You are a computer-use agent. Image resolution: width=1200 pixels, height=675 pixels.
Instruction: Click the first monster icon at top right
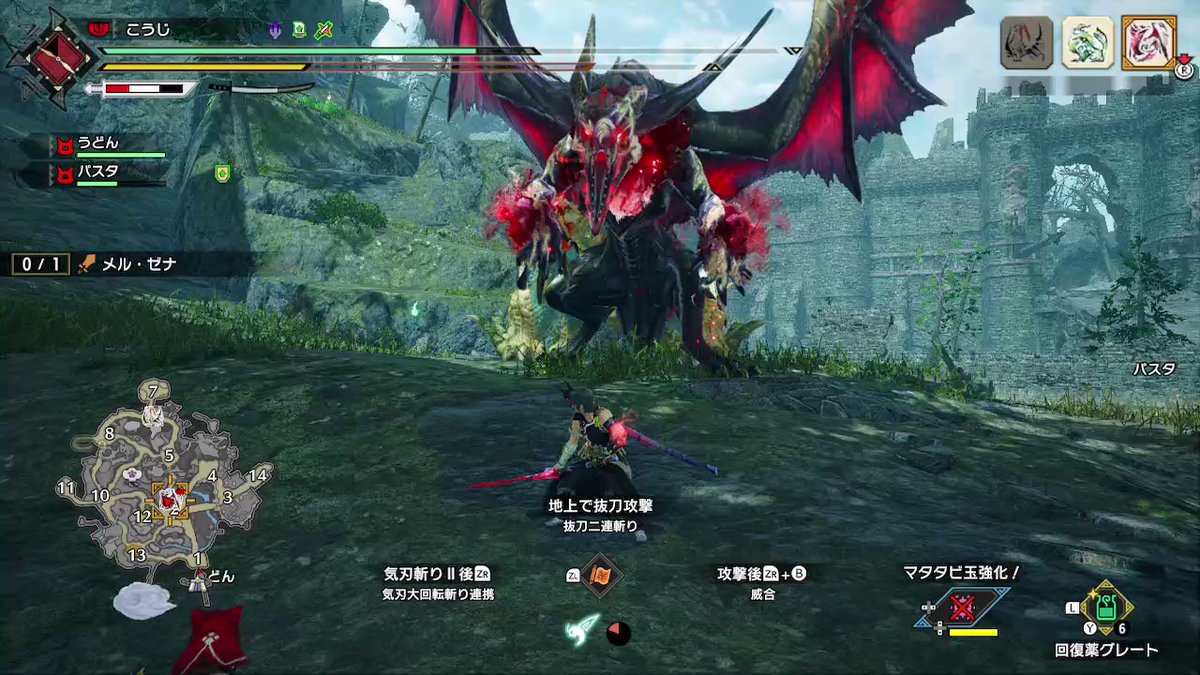click(1026, 43)
